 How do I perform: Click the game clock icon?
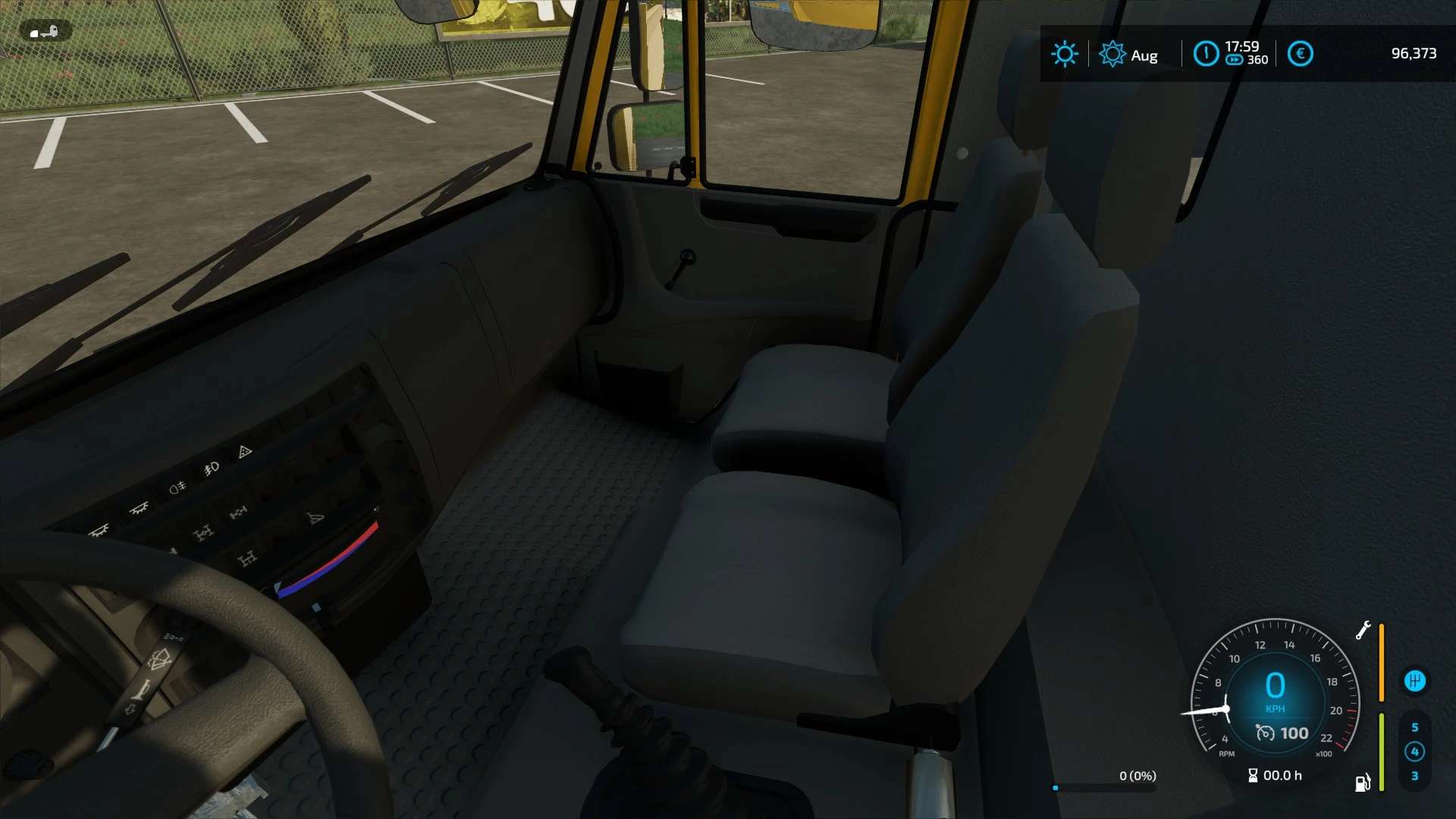point(1206,54)
